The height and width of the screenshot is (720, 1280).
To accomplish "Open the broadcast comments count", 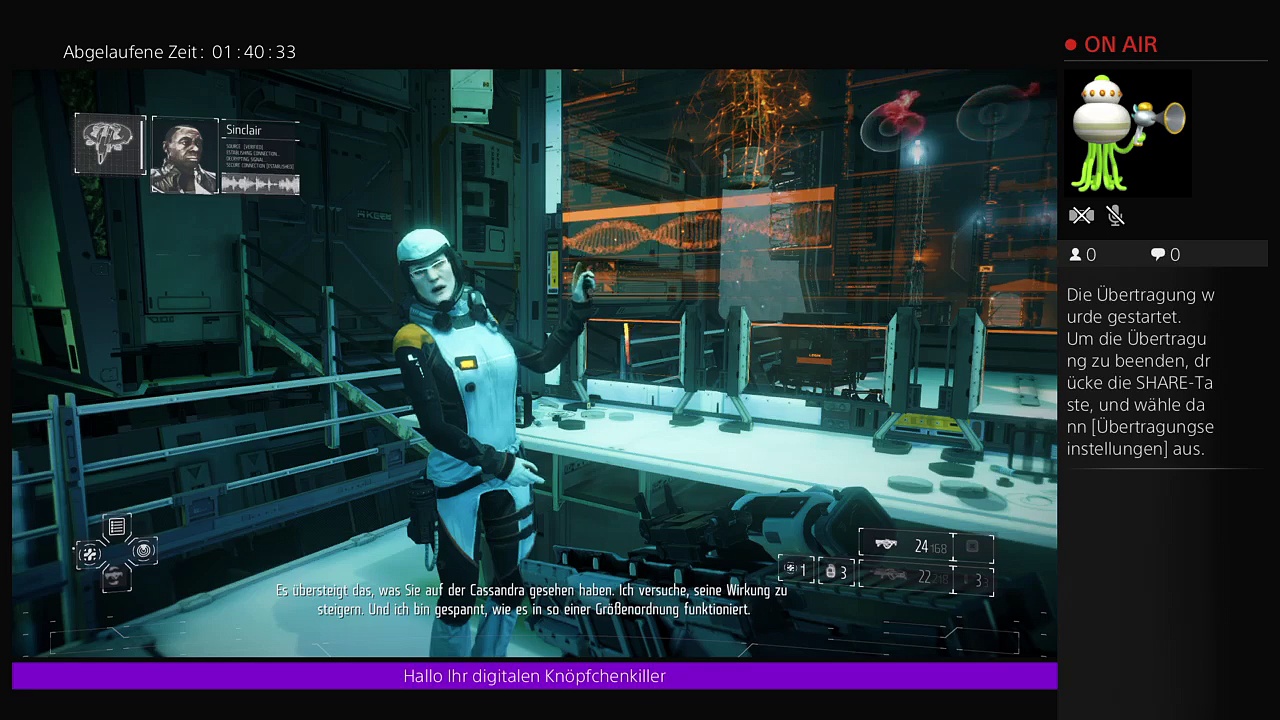I will click(x=1165, y=255).
